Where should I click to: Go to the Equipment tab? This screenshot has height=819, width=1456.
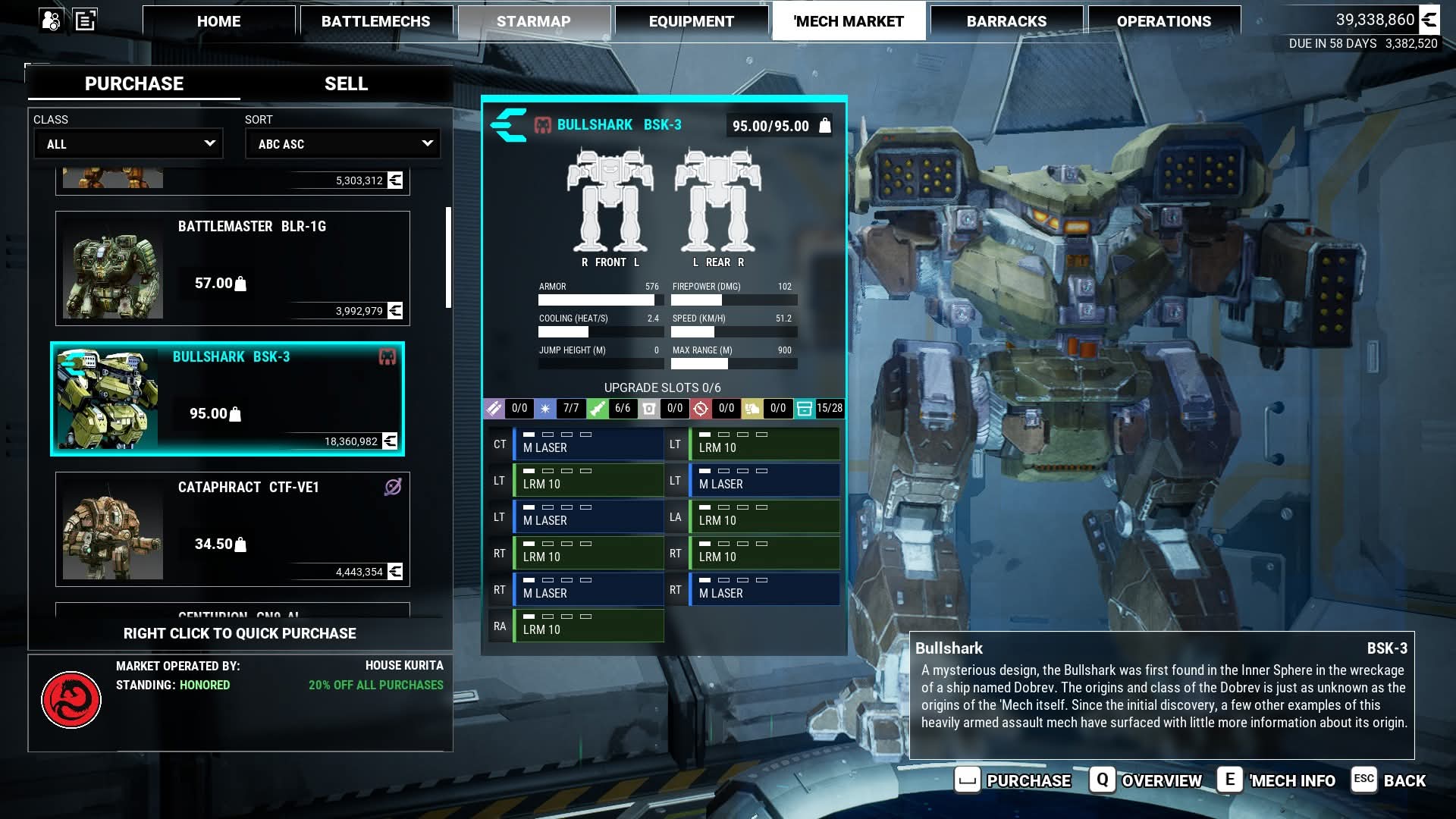click(691, 21)
